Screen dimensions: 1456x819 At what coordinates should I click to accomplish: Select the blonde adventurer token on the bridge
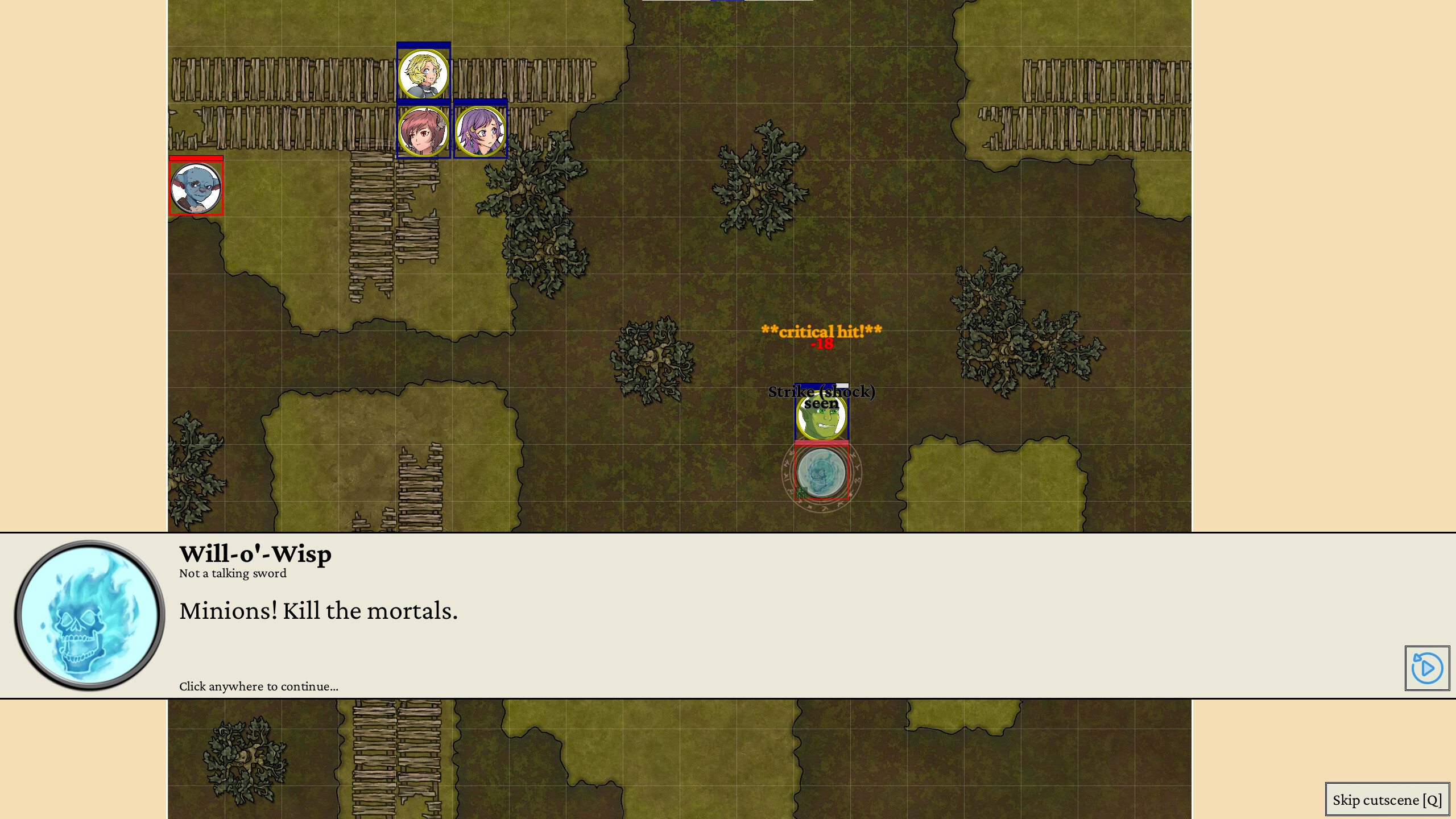[x=423, y=74]
